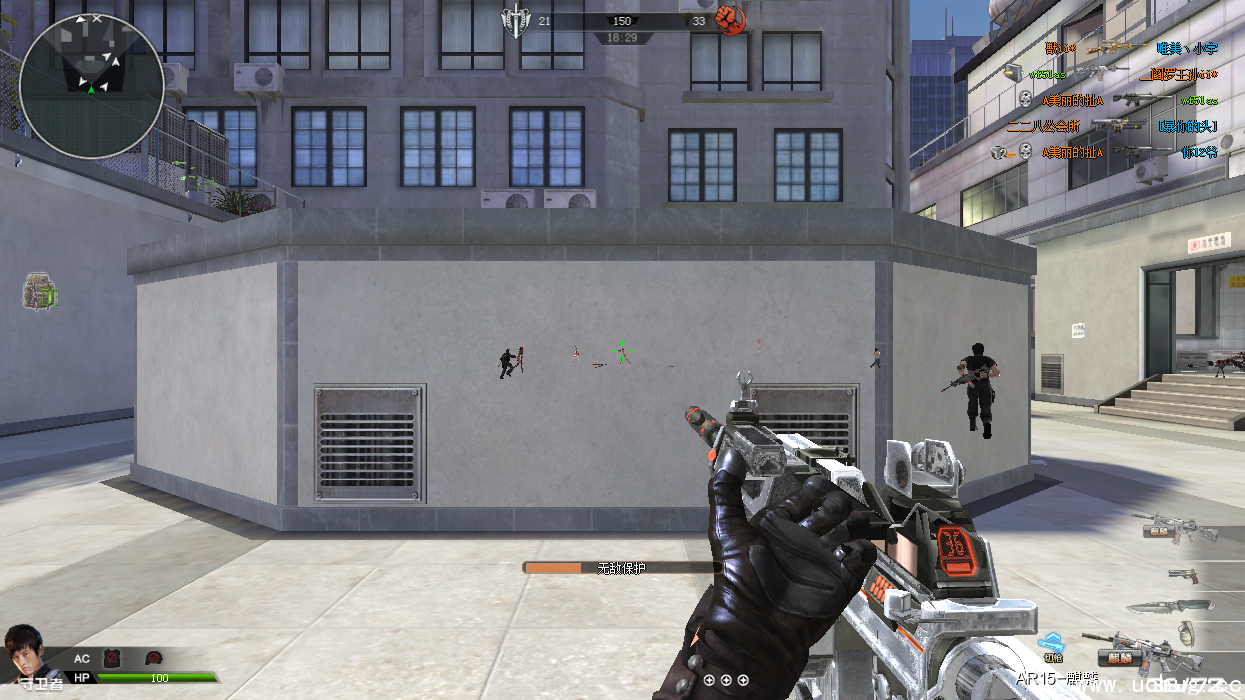
Task: Click the body armor vest icon
Action: [x=111, y=657]
